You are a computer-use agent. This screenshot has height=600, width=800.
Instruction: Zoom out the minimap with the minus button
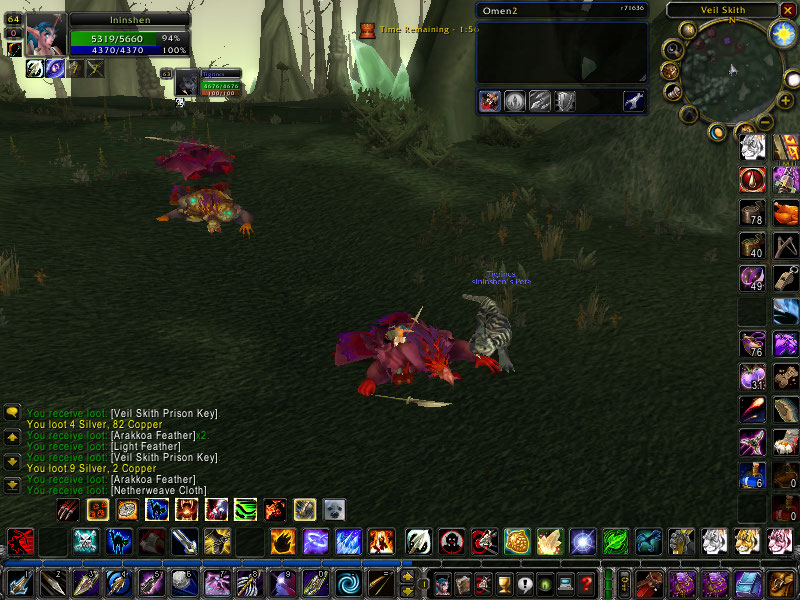763,121
